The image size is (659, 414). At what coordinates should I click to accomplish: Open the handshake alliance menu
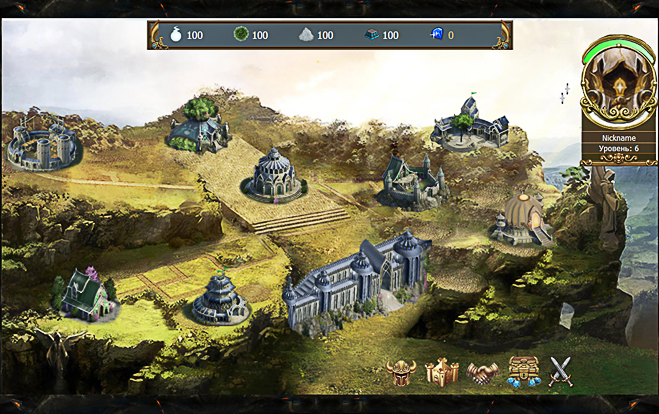(x=483, y=372)
